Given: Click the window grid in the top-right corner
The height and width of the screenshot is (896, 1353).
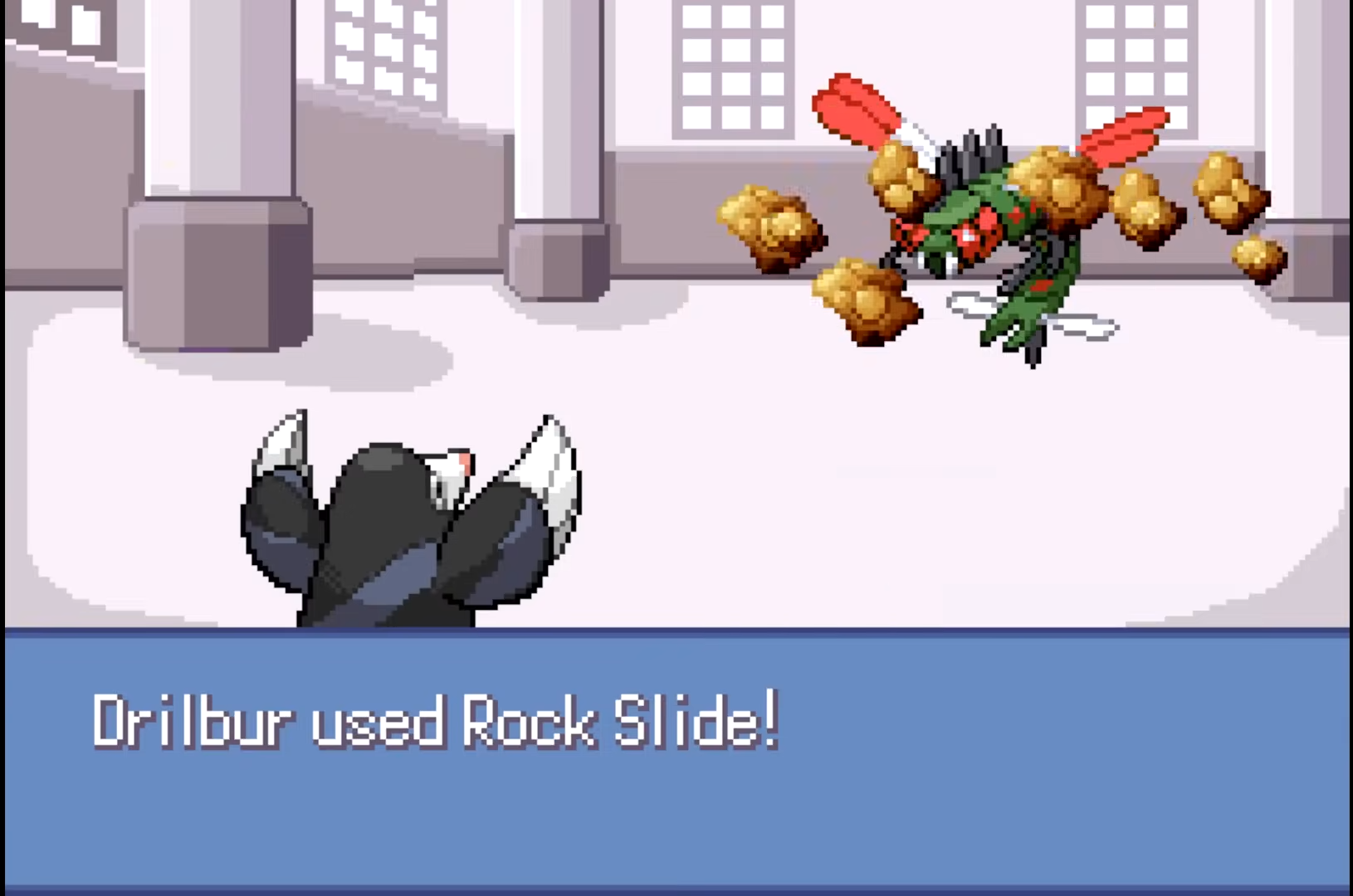Looking at the screenshot, I should (x=1137, y=50).
